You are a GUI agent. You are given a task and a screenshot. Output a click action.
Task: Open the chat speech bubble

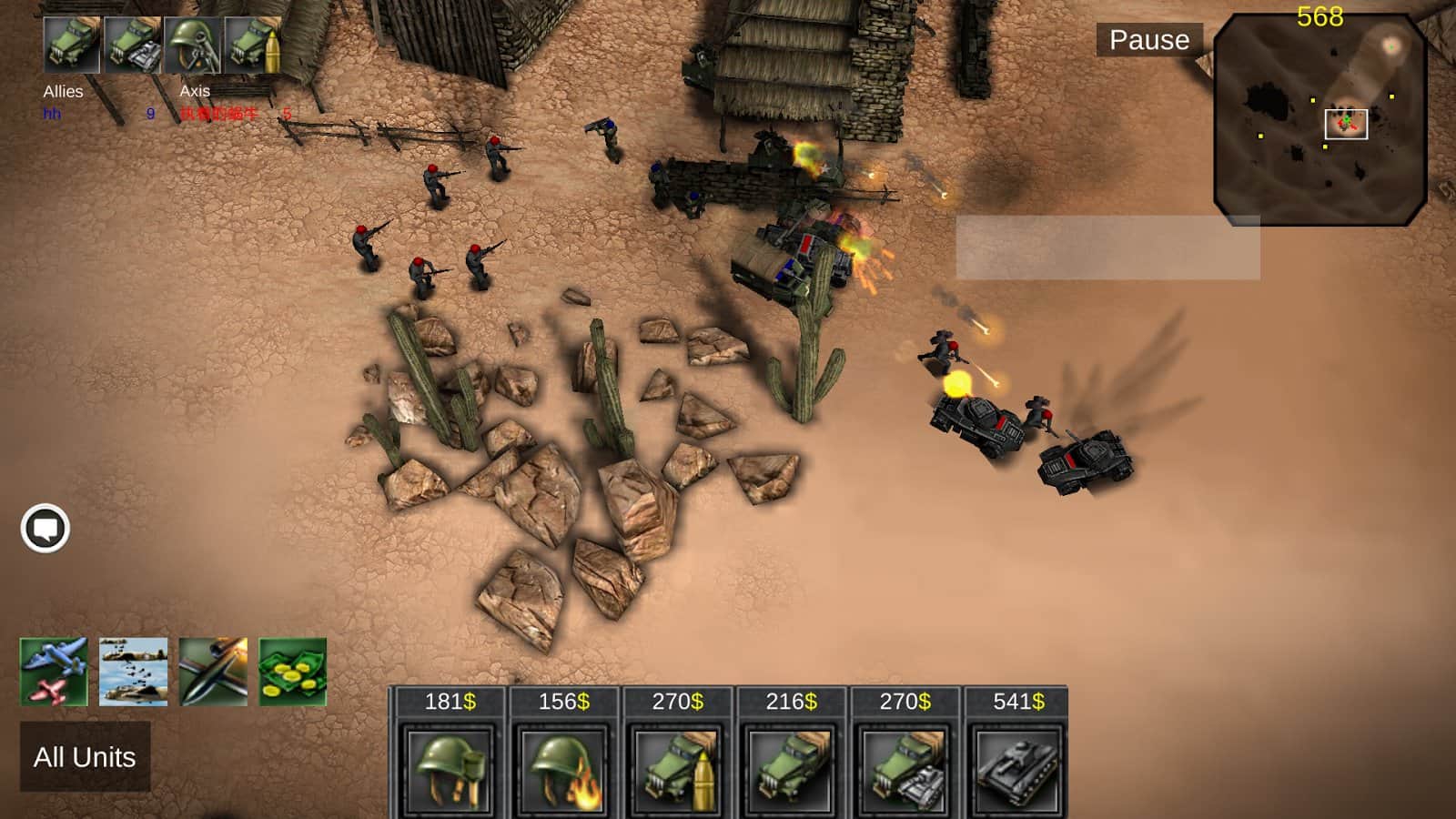click(x=45, y=528)
